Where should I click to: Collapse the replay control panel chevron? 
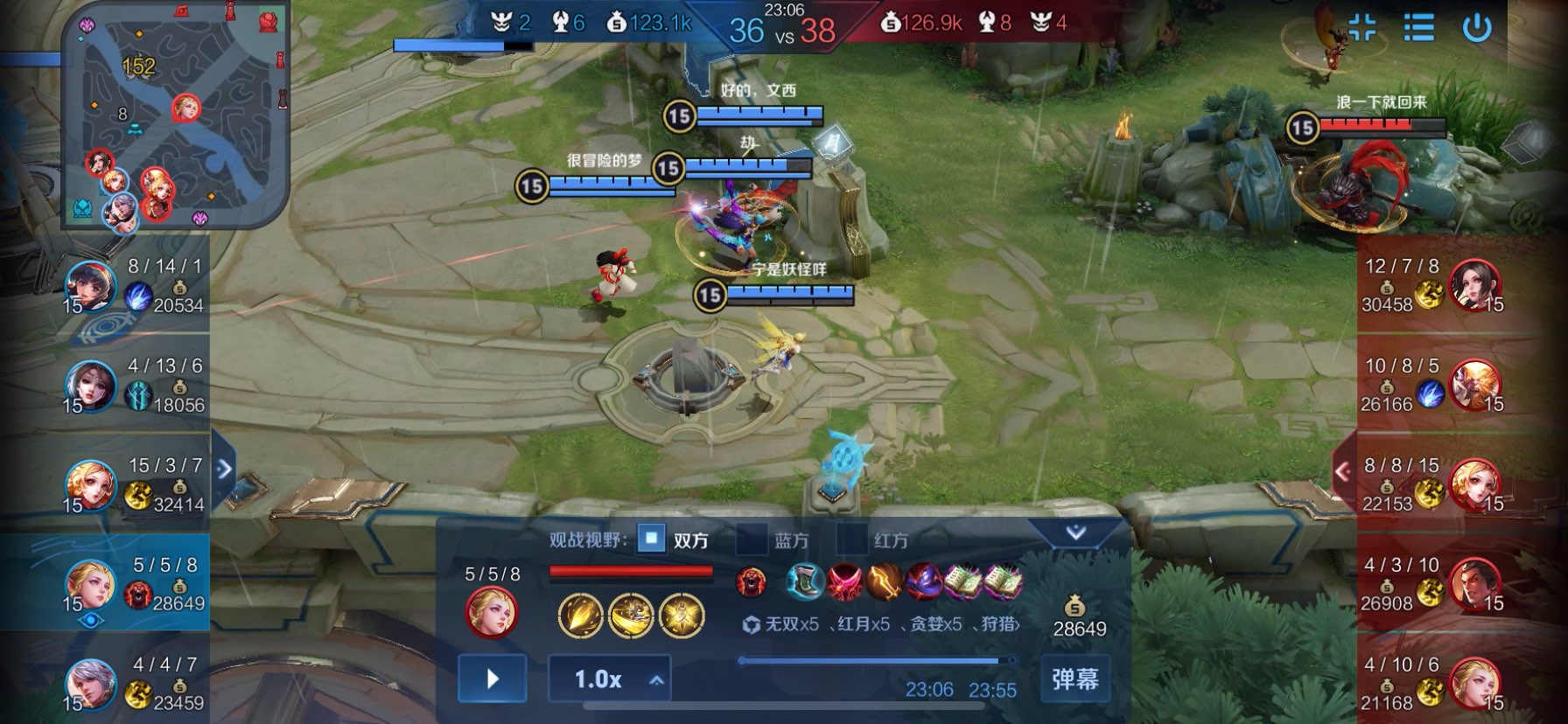1075,533
